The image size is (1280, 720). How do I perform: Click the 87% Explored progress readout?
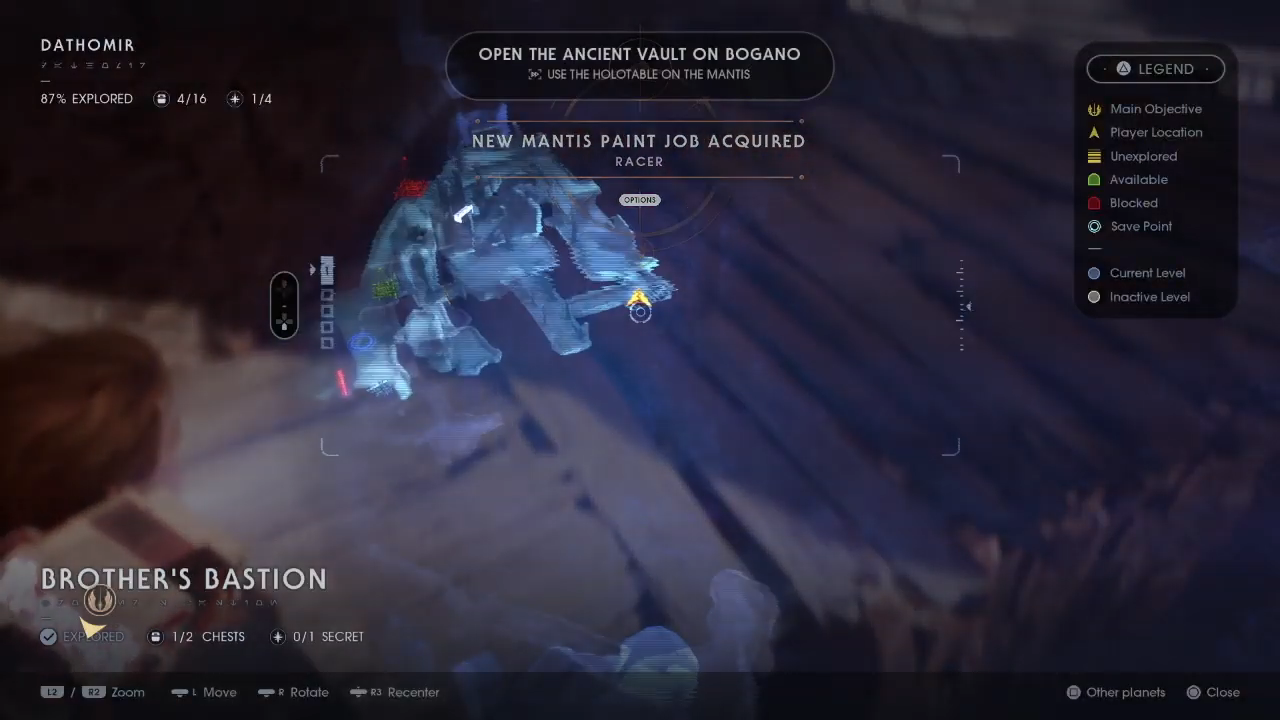click(x=86, y=98)
